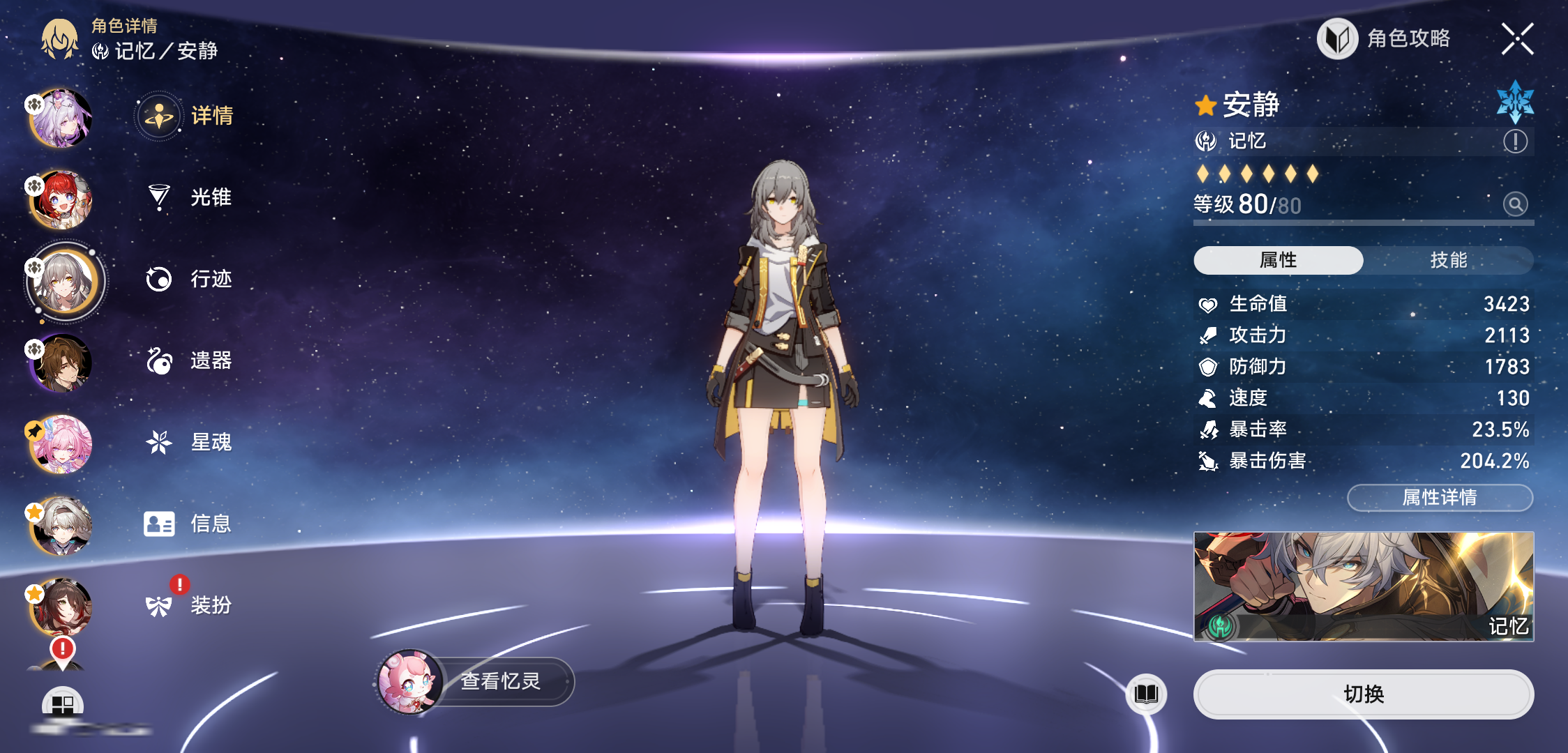Screen dimensions: 1568x753
Task: Select the brown-haired male character portrait
Action: tap(61, 363)
